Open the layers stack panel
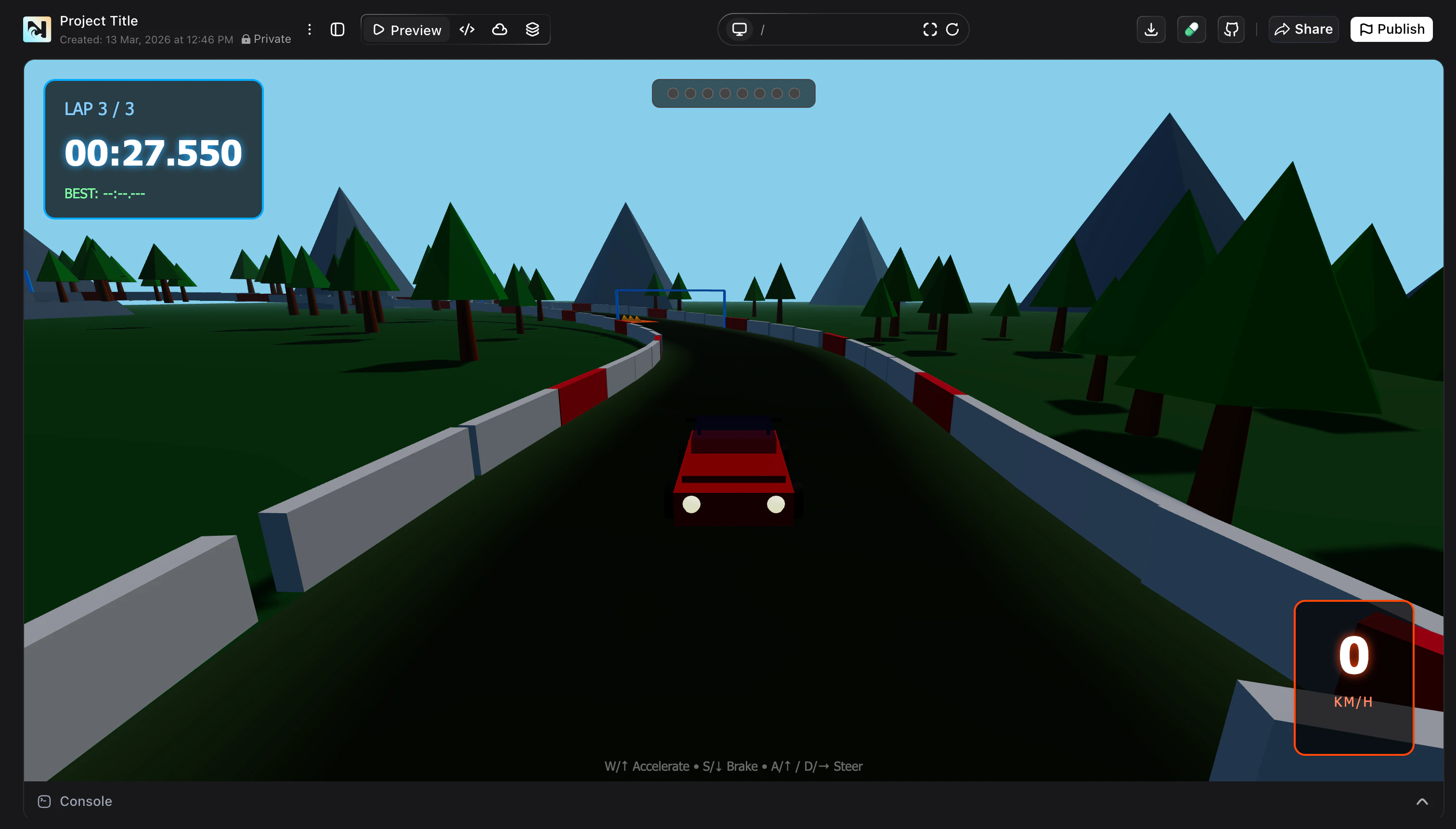The image size is (1456, 829). coord(533,29)
